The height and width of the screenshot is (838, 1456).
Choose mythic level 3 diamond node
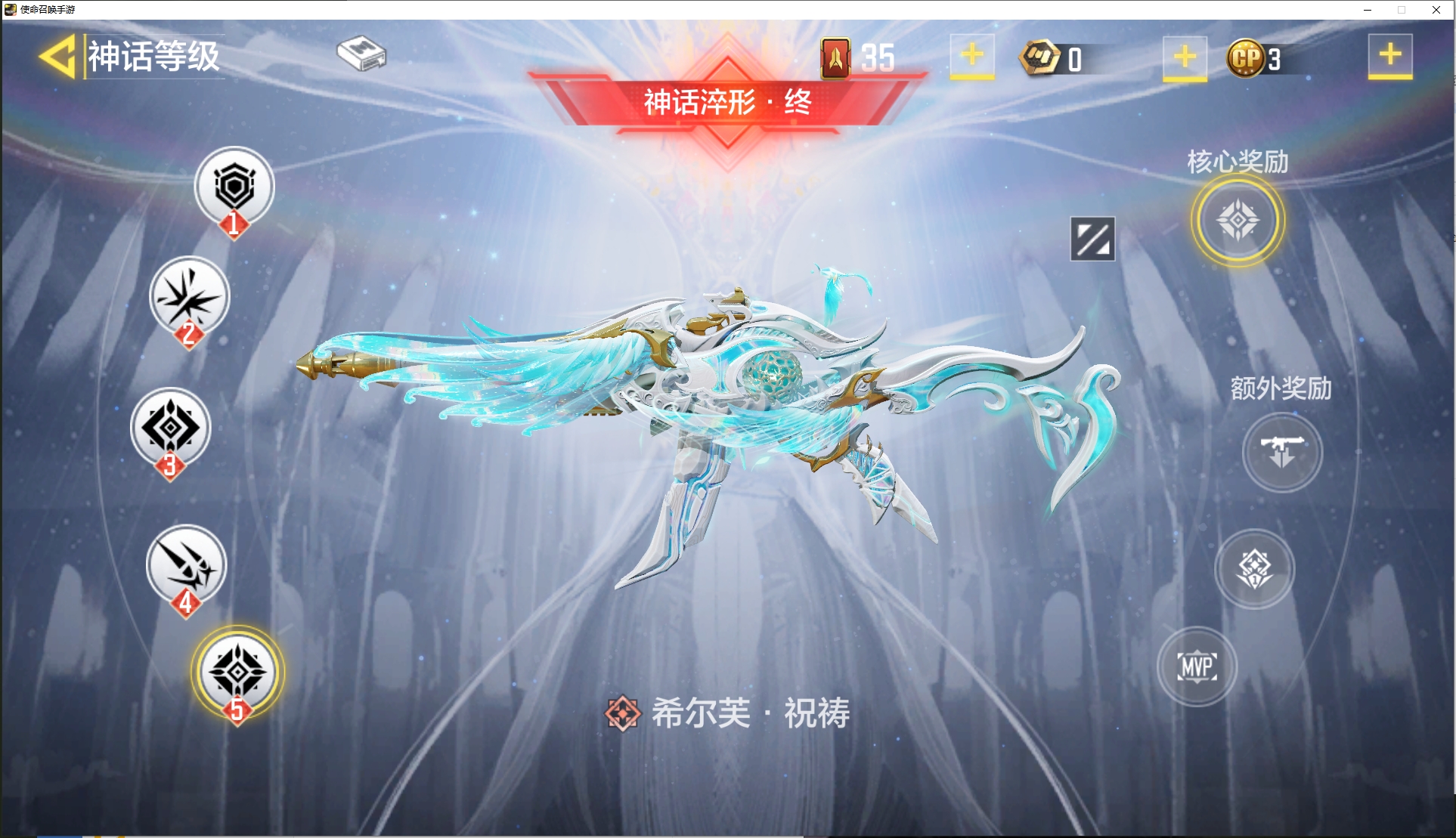pos(170,428)
